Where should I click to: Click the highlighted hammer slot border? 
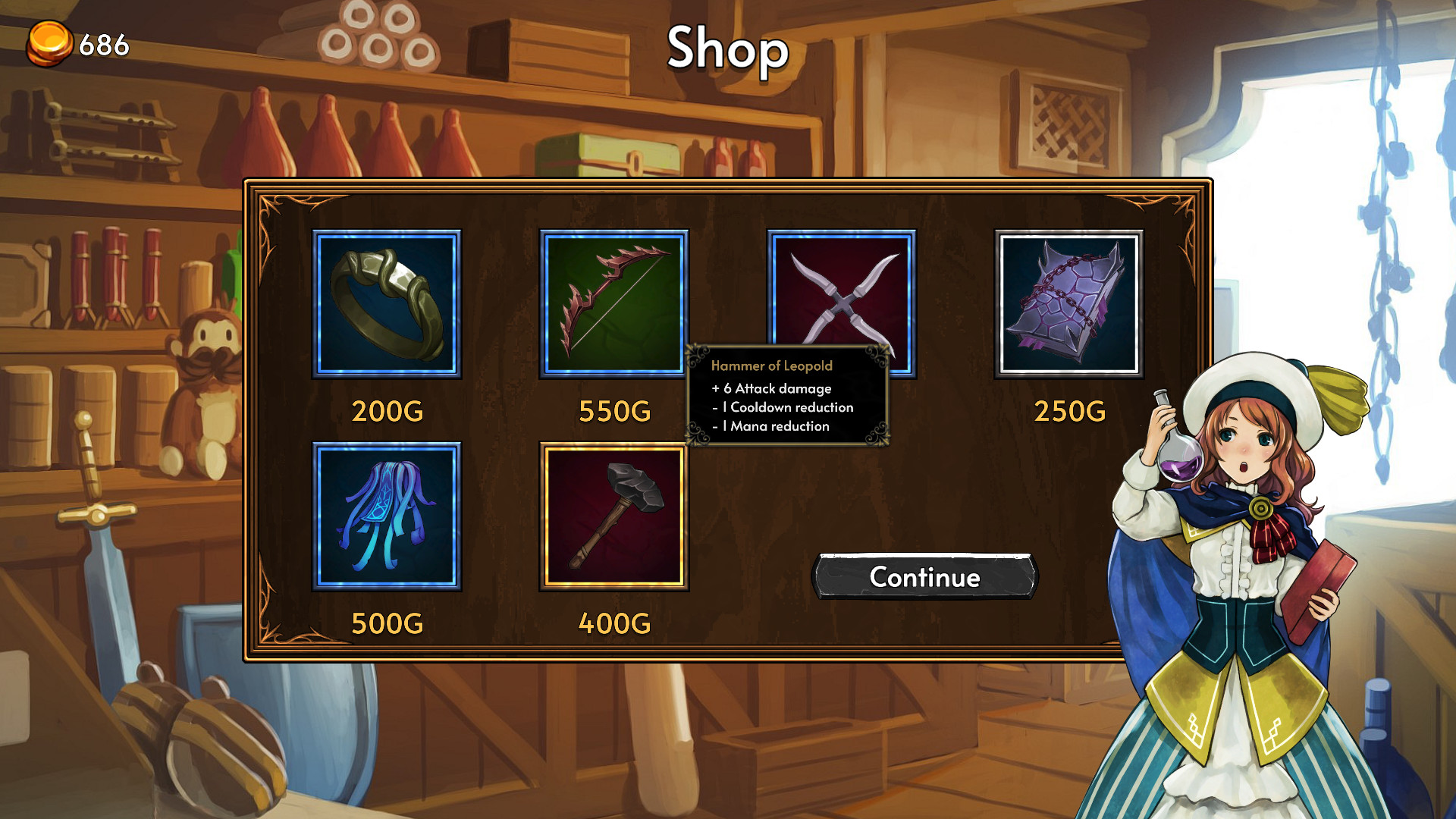click(x=614, y=447)
